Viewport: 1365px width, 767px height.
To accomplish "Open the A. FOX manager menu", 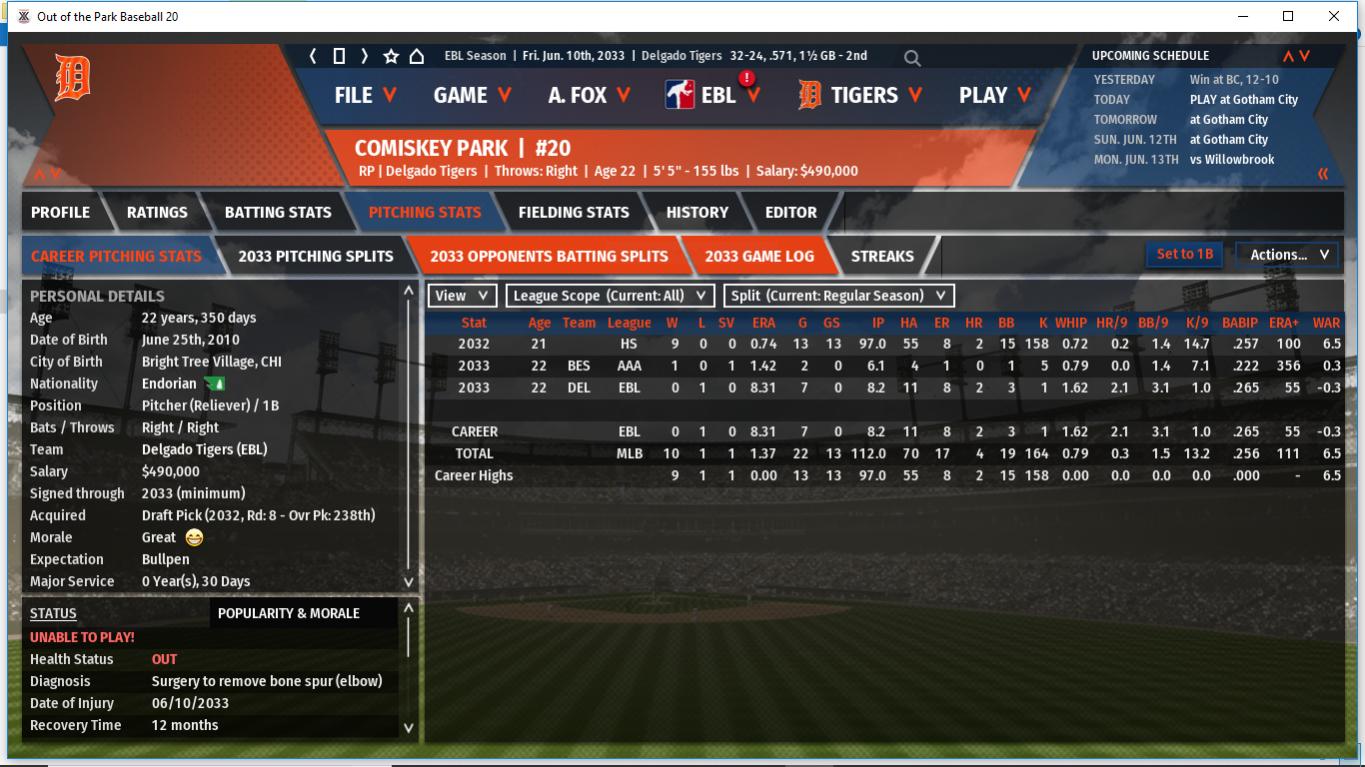I will [x=589, y=95].
